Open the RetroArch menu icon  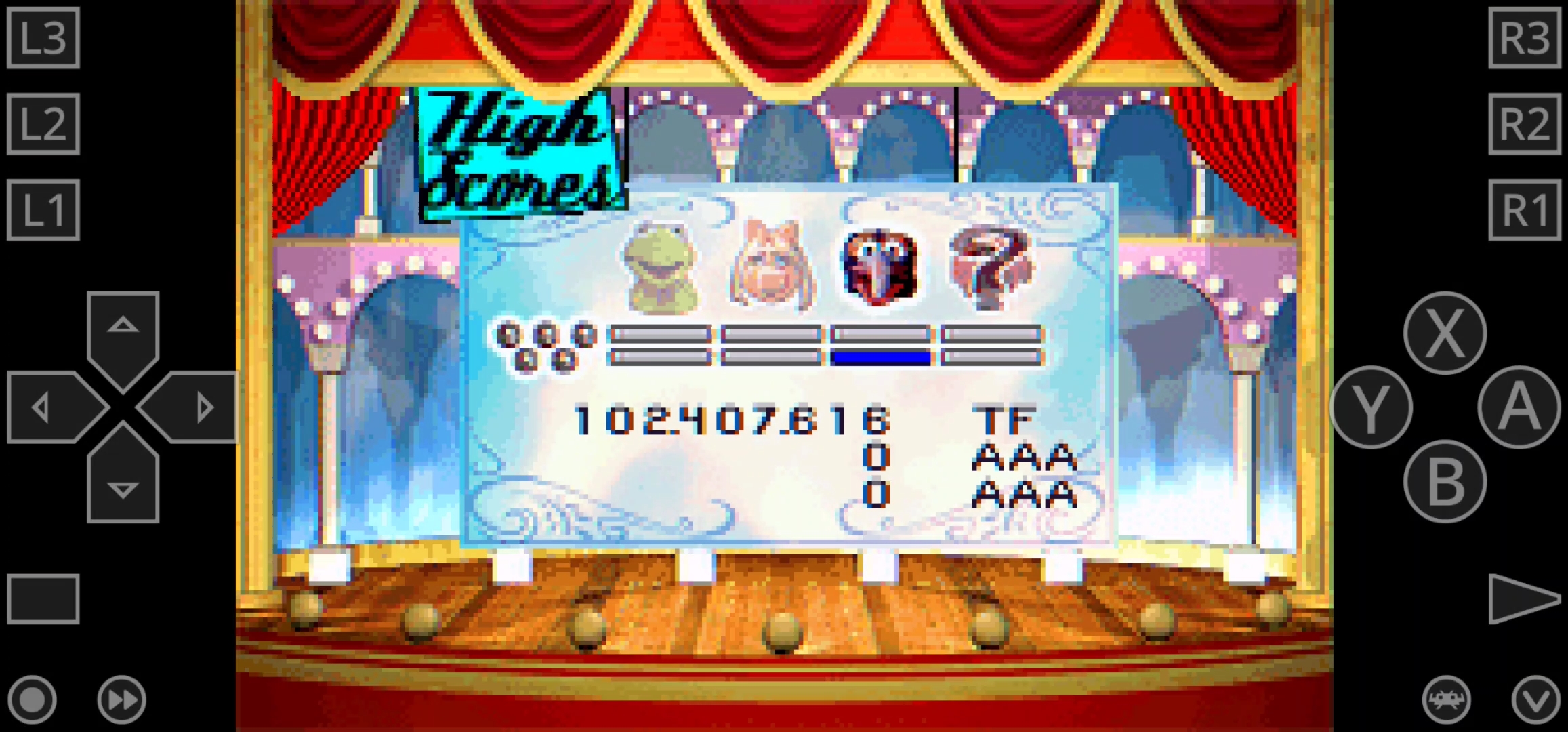(1446, 699)
